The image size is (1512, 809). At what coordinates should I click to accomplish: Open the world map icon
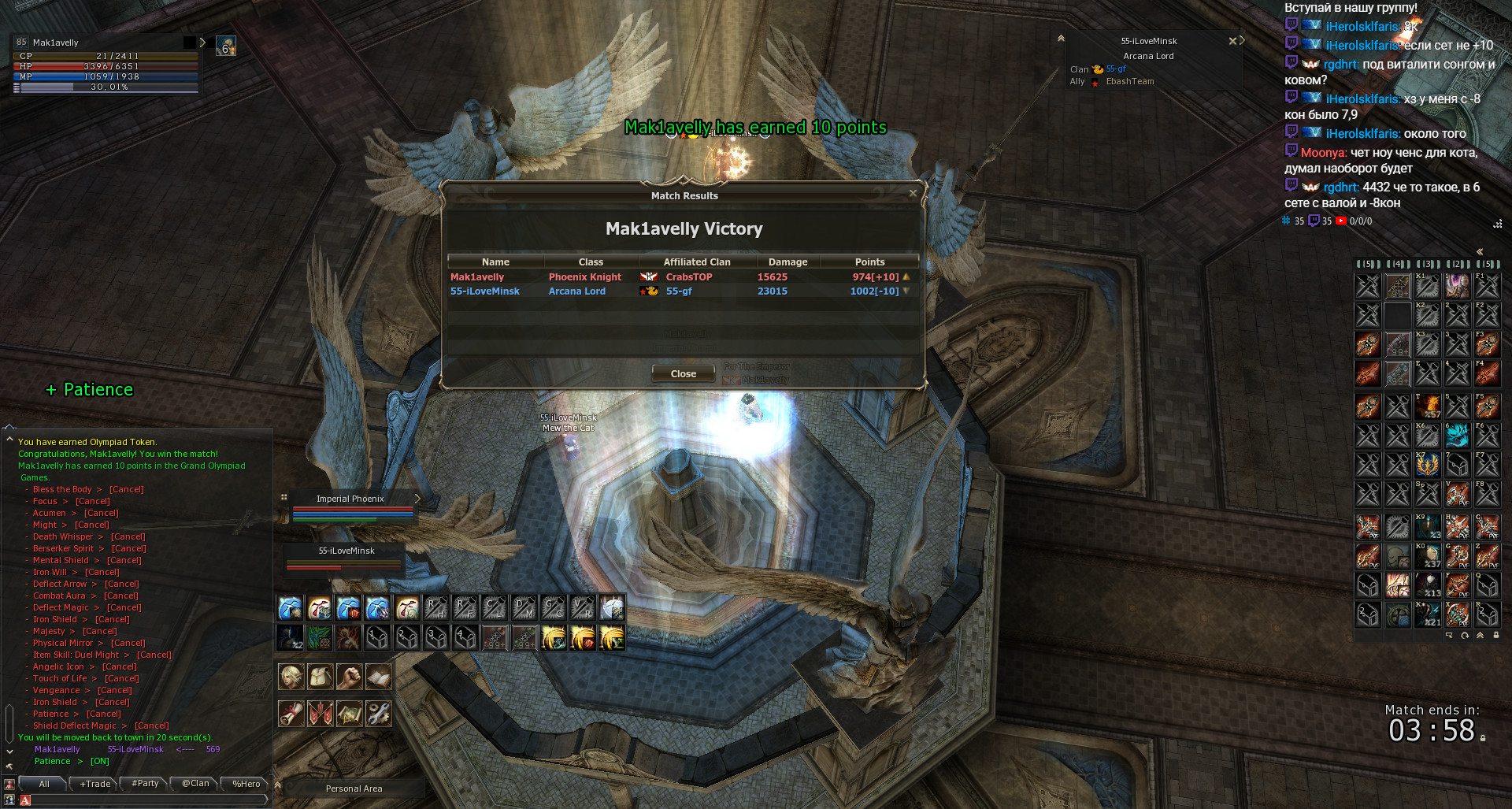click(349, 714)
